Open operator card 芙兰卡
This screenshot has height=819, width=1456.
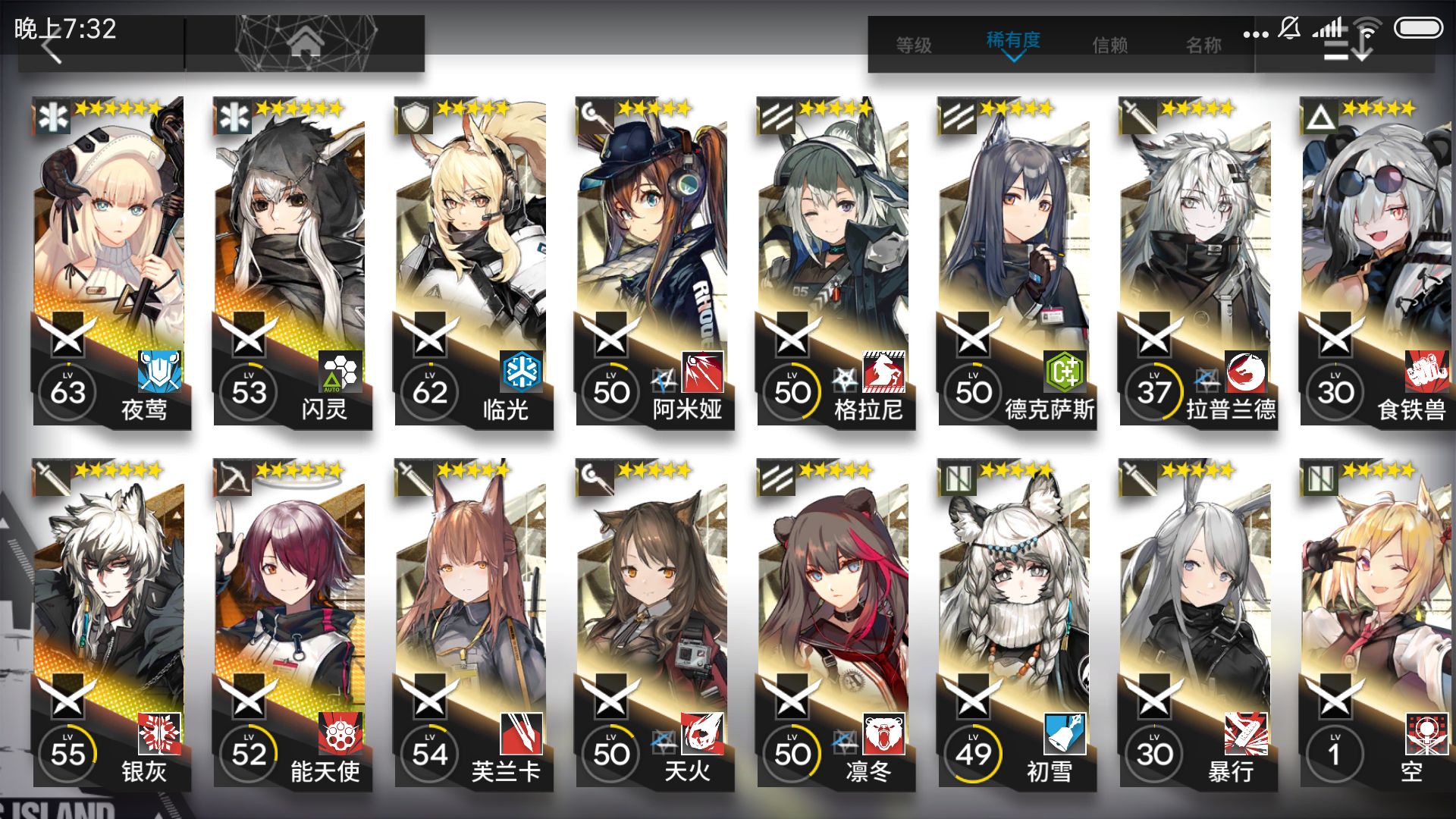471,623
